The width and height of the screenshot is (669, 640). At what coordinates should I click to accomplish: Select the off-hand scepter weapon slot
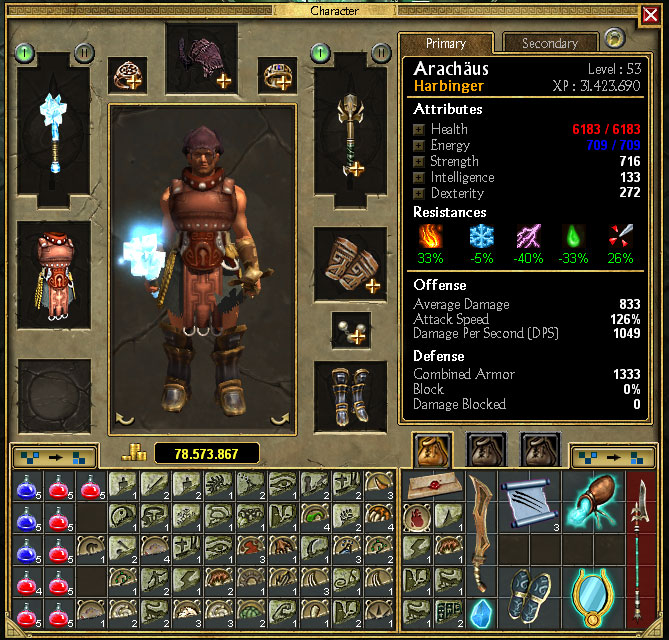[351, 131]
